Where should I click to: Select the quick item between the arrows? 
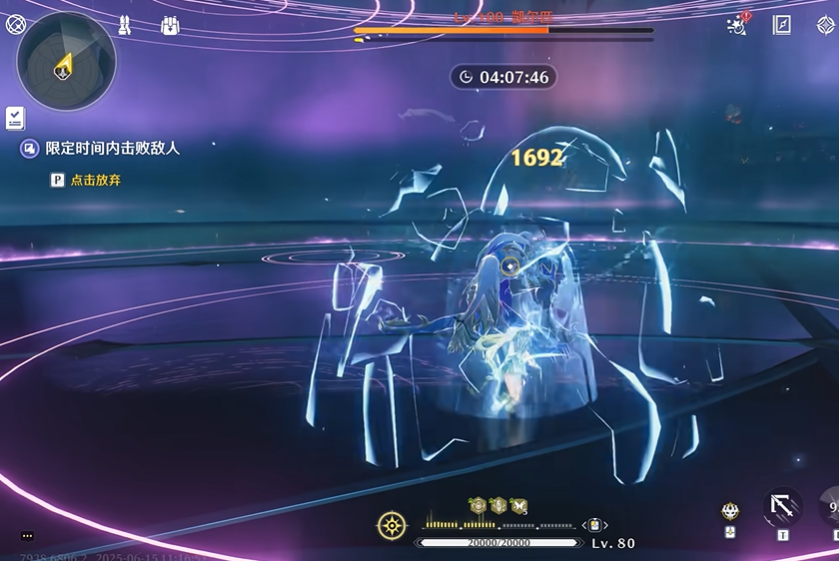tap(594, 525)
